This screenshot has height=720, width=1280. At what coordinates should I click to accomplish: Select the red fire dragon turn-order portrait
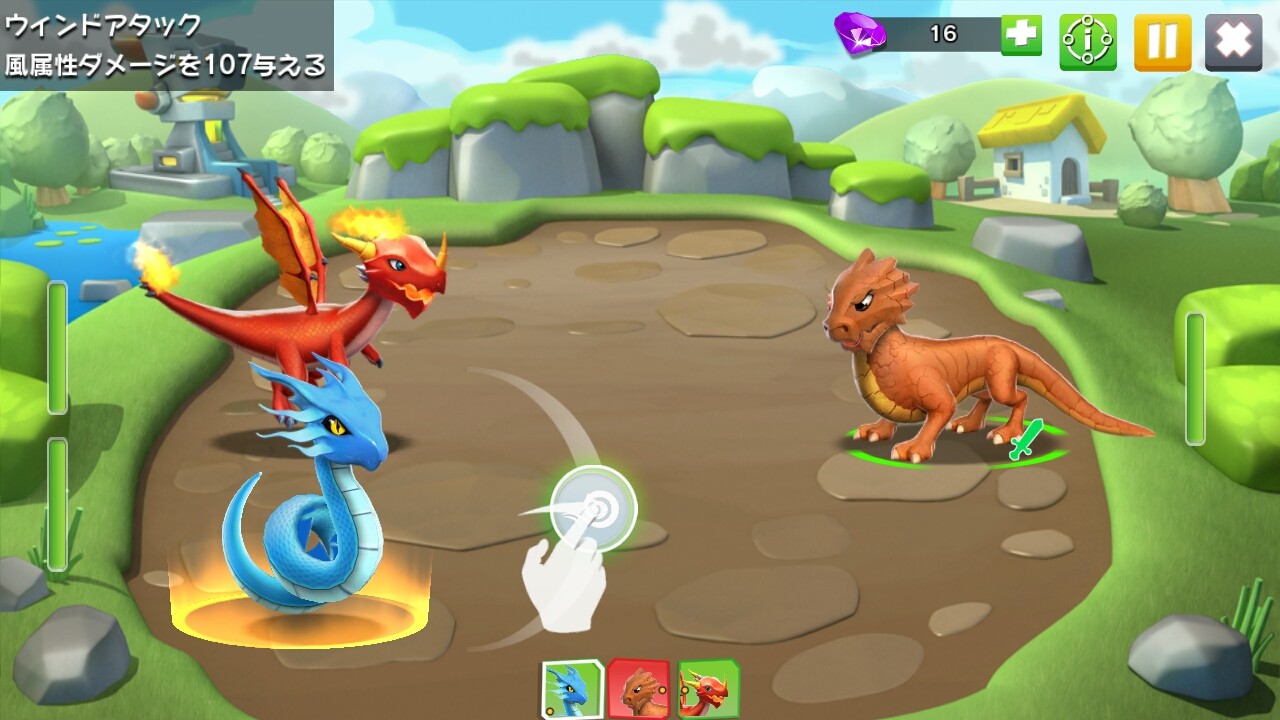click(x=708, y=689)
